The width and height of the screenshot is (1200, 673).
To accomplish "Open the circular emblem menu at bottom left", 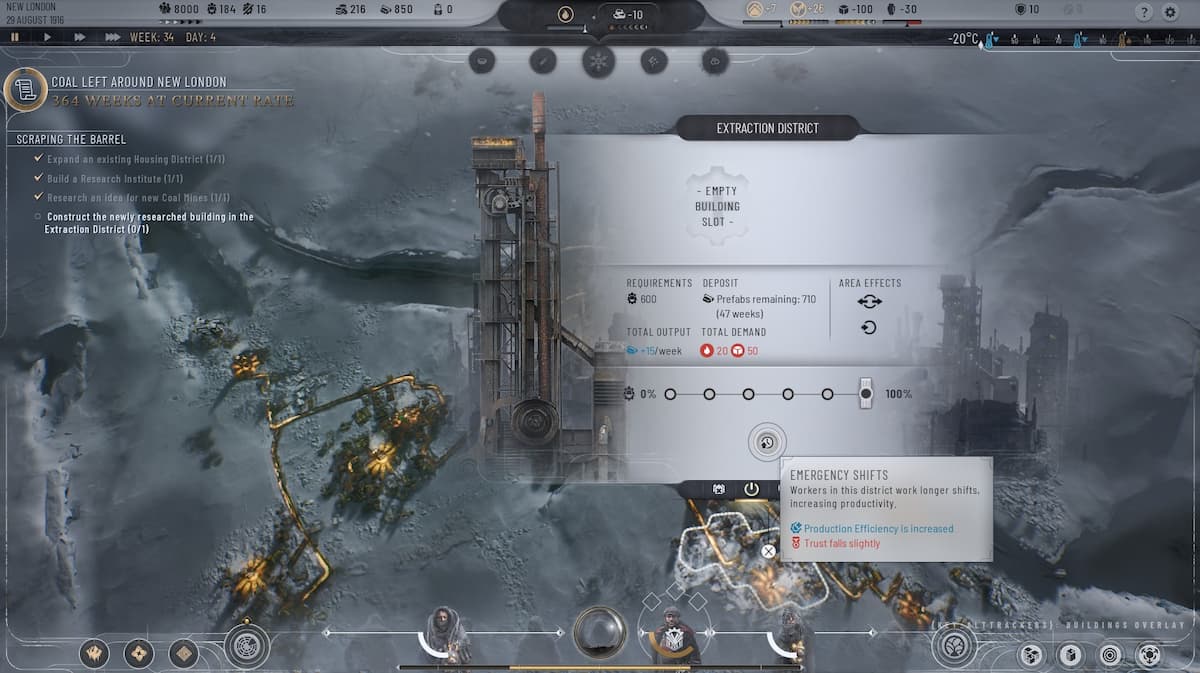I will [246, 646].
